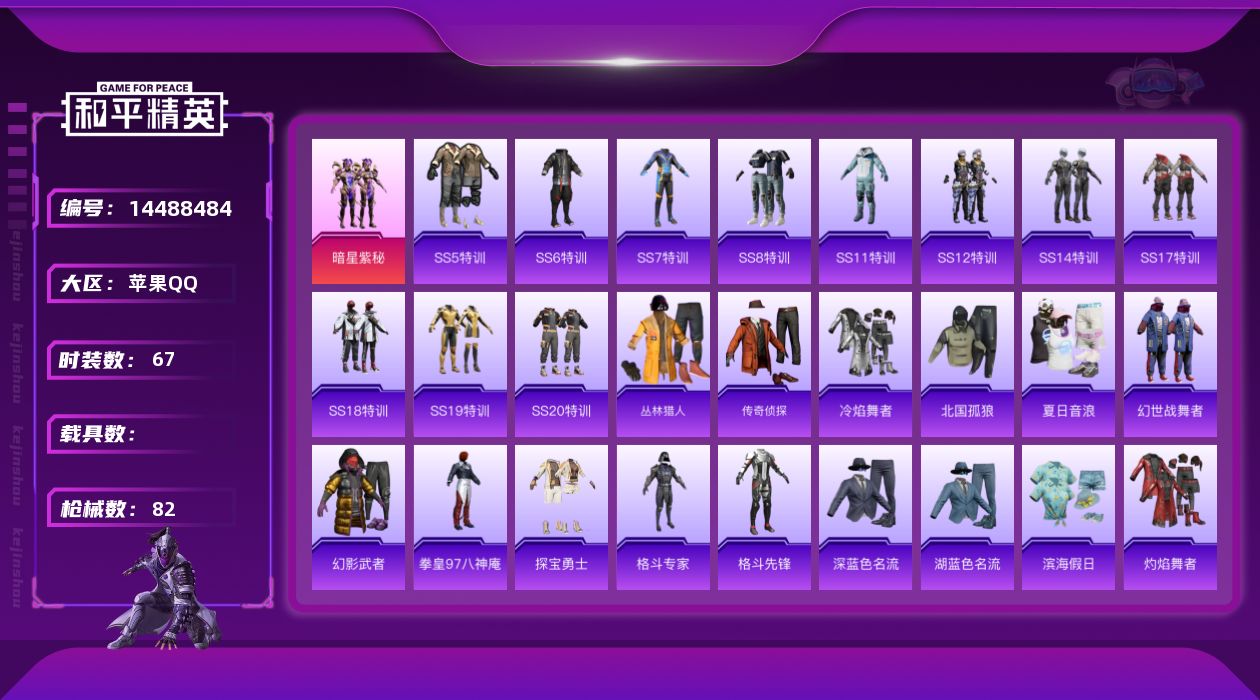This screenshot has height=700, width=1260.
Task: Choose the 探宝勇士 outfit tile
Action: (x=561, y=516)
